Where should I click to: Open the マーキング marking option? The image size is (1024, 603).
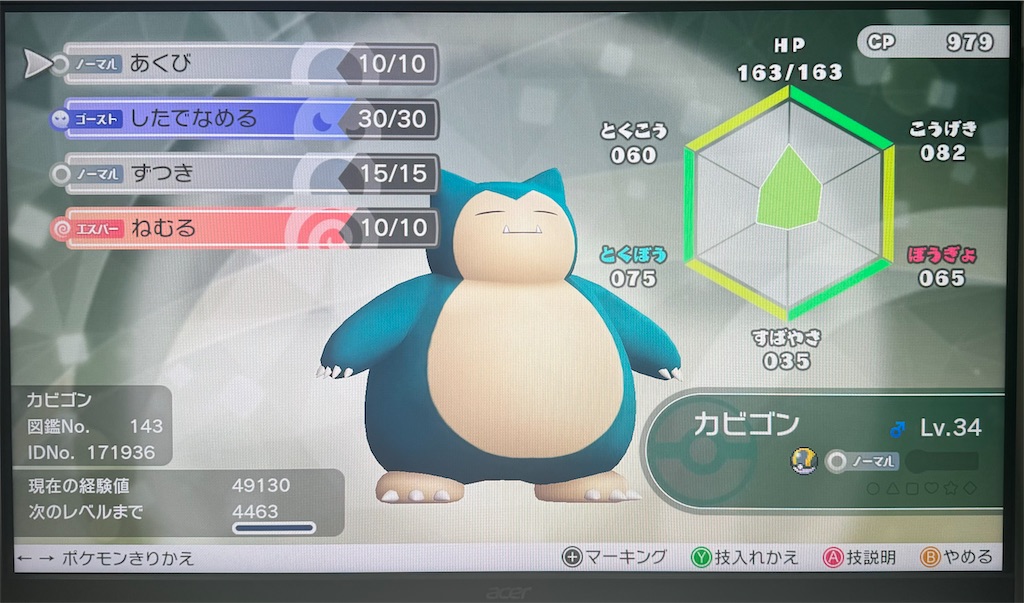tap(614, 557)
